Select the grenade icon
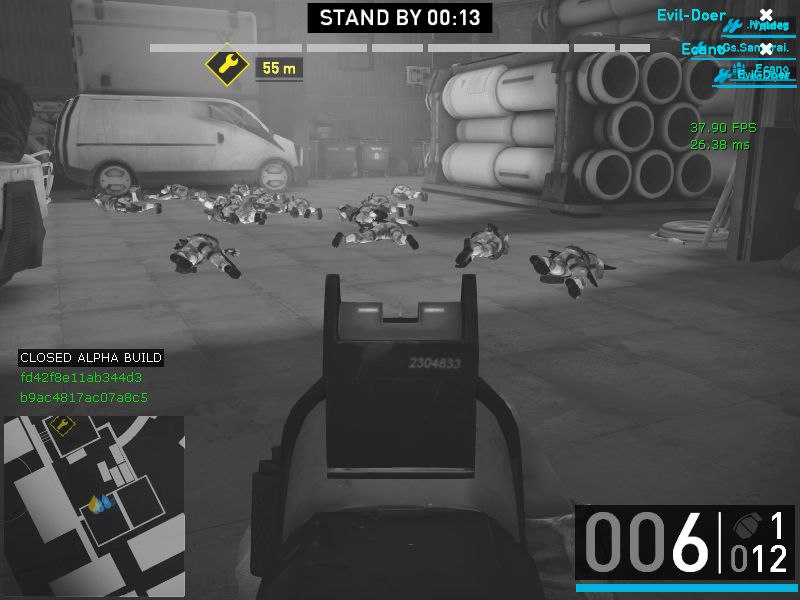Viewport: 800px width, 600px height. 744,528
